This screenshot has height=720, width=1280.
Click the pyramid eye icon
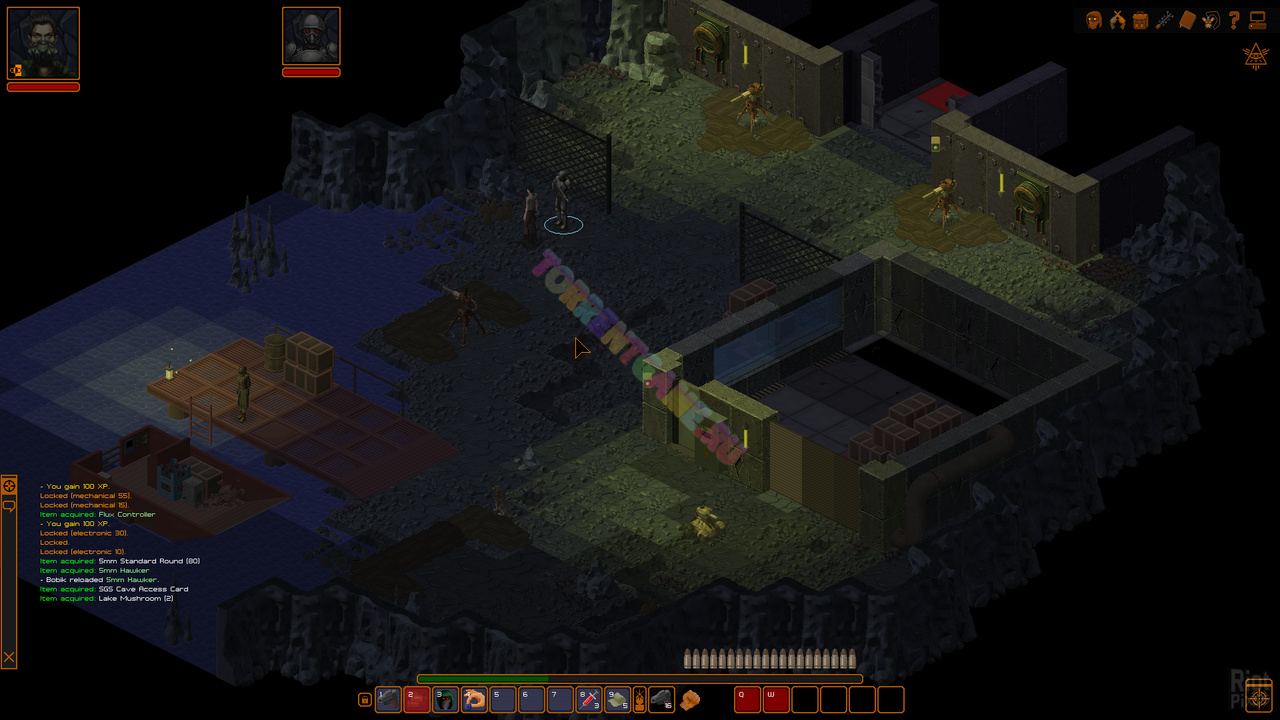tap(1255, 56)
